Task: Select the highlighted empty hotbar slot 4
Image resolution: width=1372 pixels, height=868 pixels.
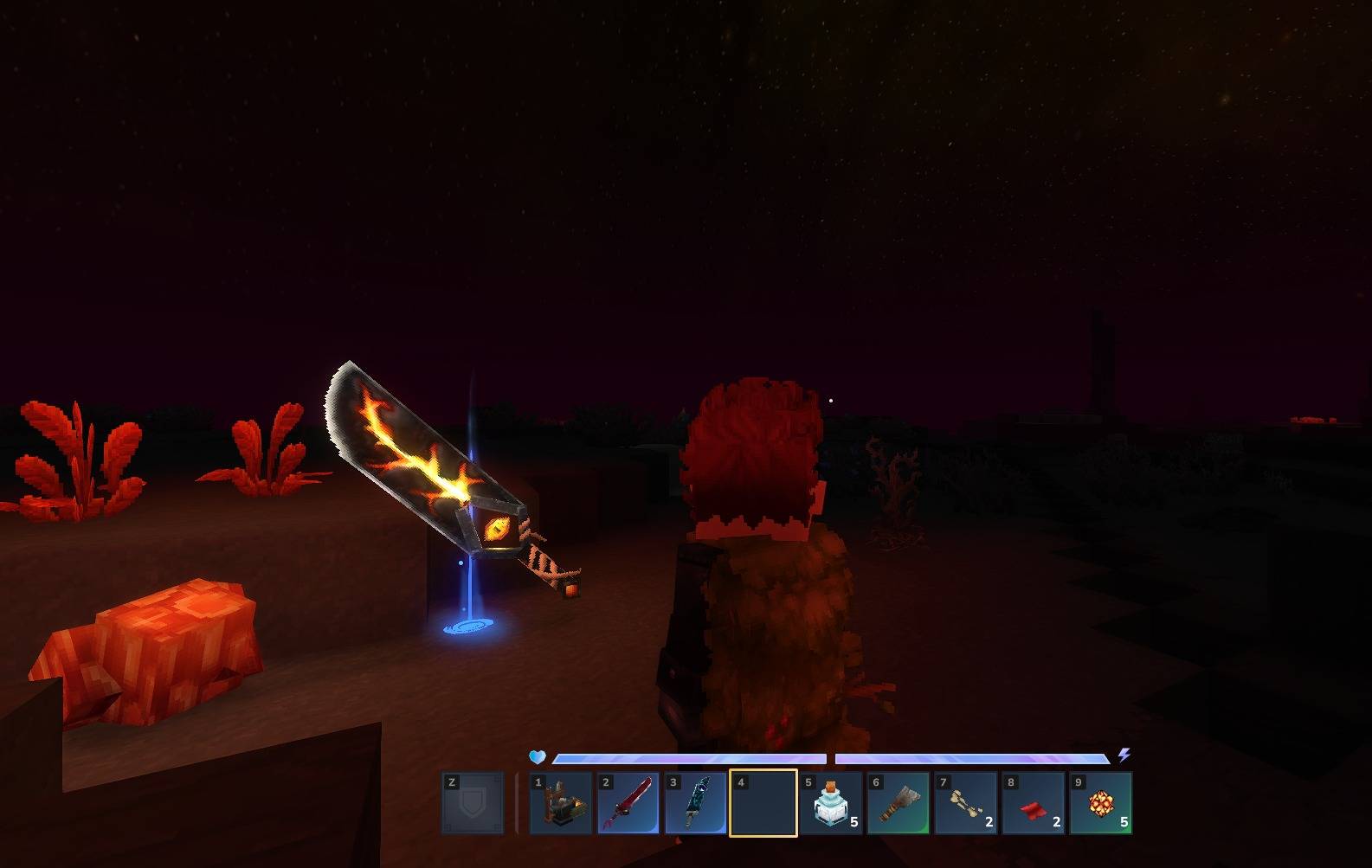Action: (763, 803)
